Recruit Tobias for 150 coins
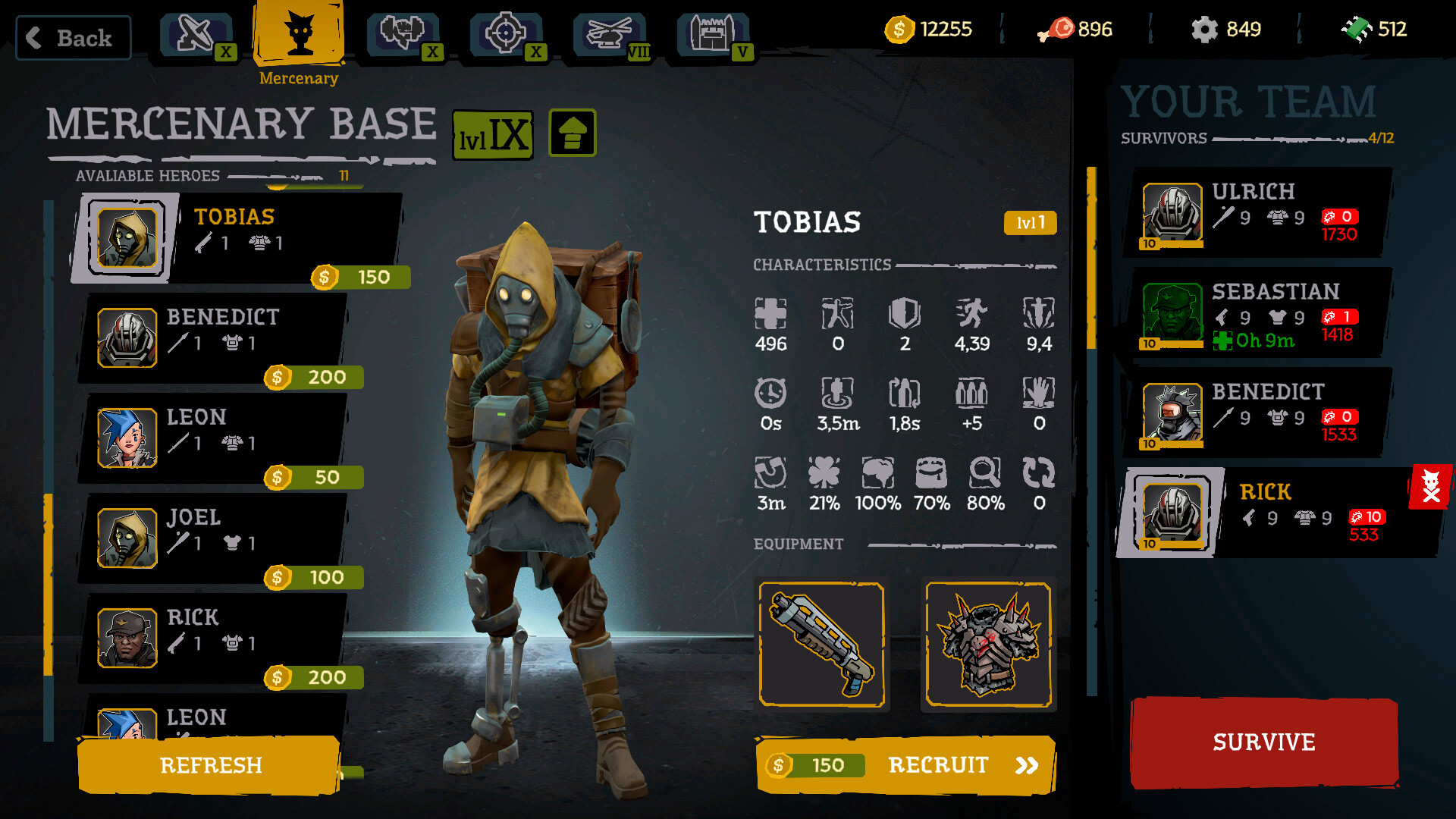 (x=905, y=765)
